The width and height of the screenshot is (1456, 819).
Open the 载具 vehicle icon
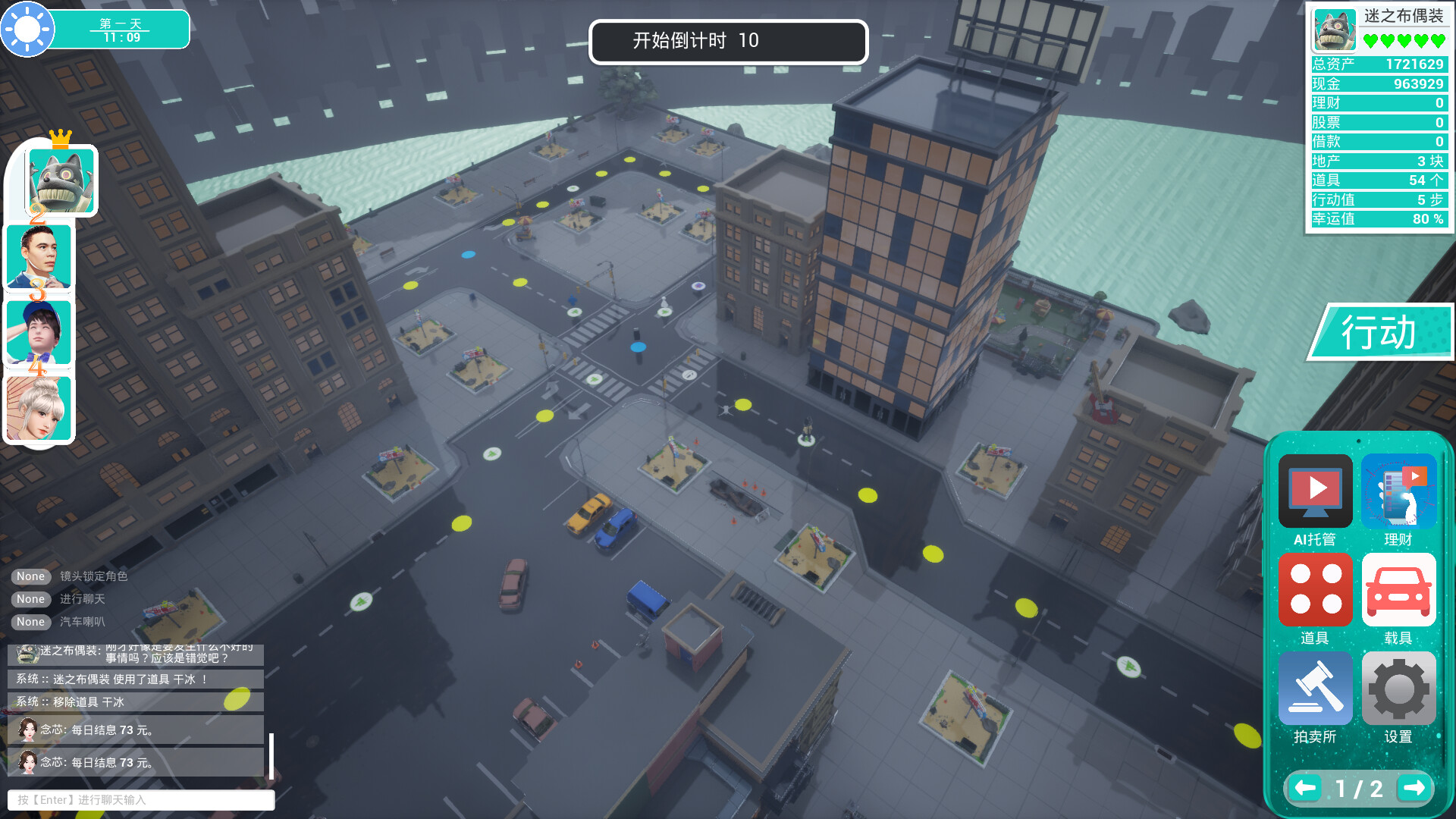[1399, 590]
